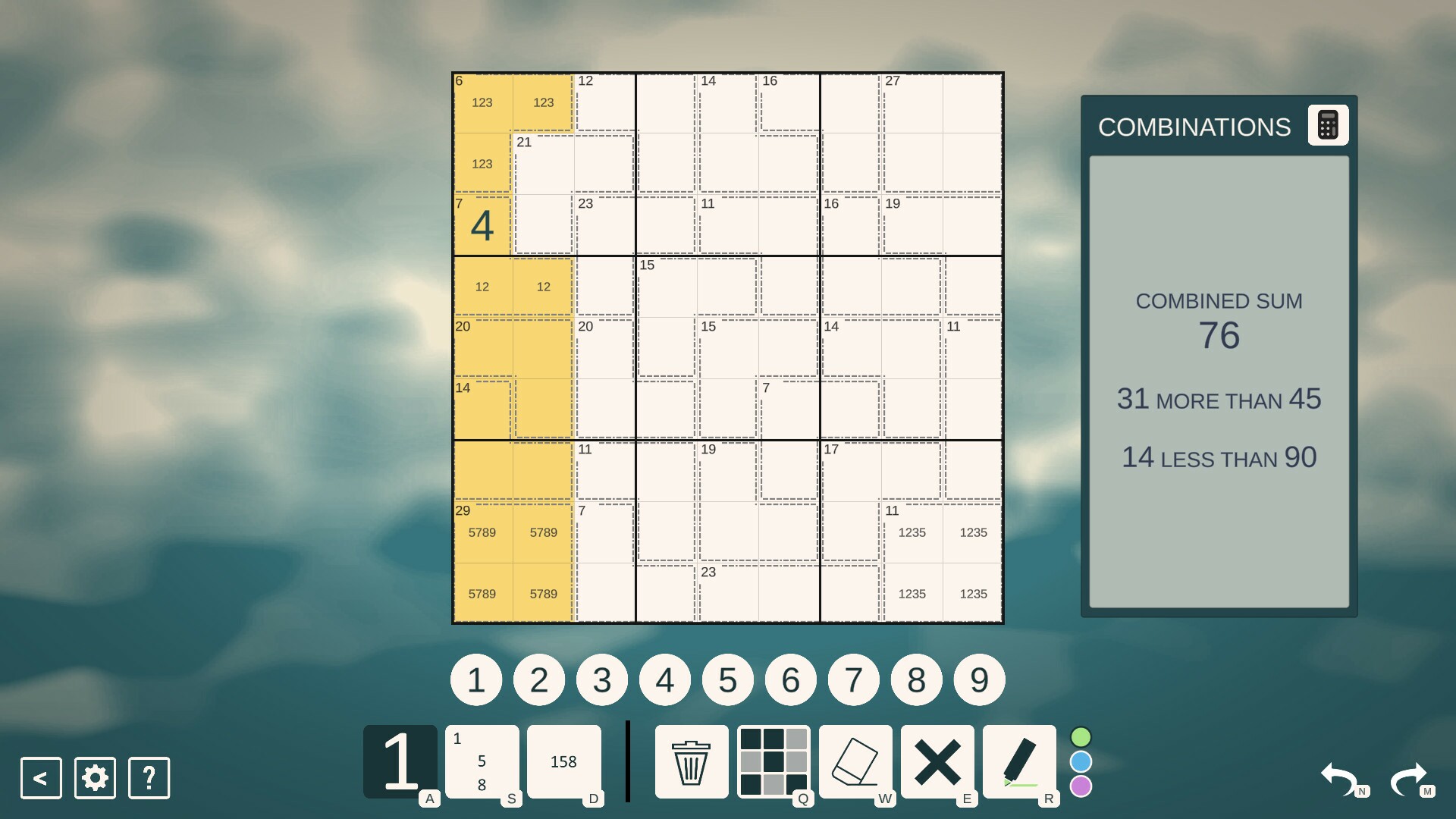Toggle big number entry mode

400,761
